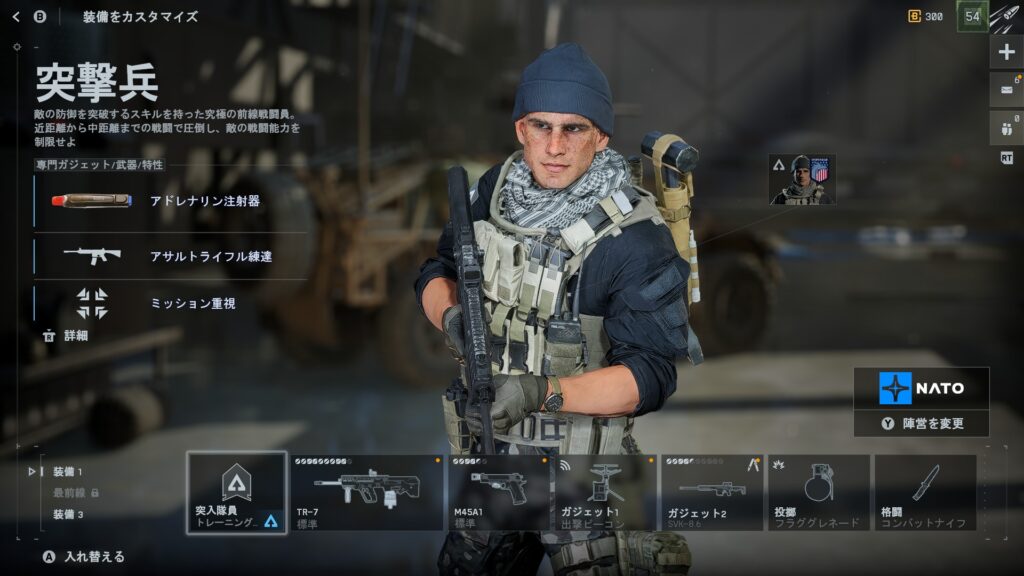Open Gadget 2 SVK-8.6 slot

pyautogui.click(x=712, y=492)
